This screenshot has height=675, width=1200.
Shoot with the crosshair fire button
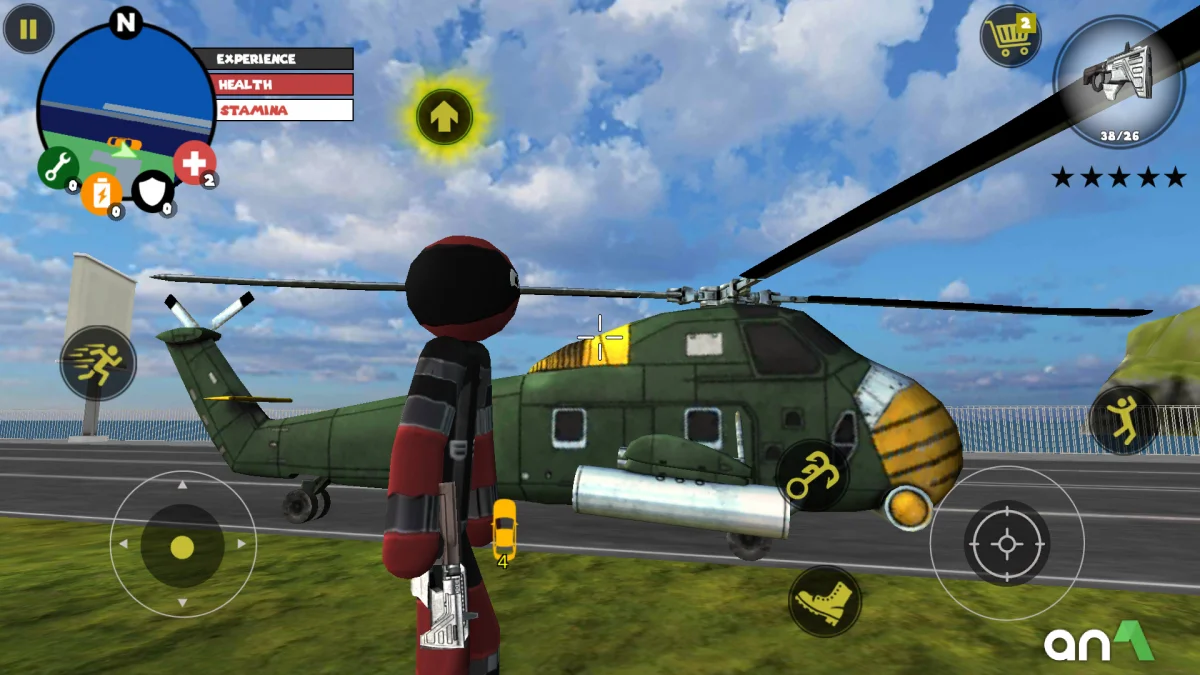click(x=1006, y=543)
